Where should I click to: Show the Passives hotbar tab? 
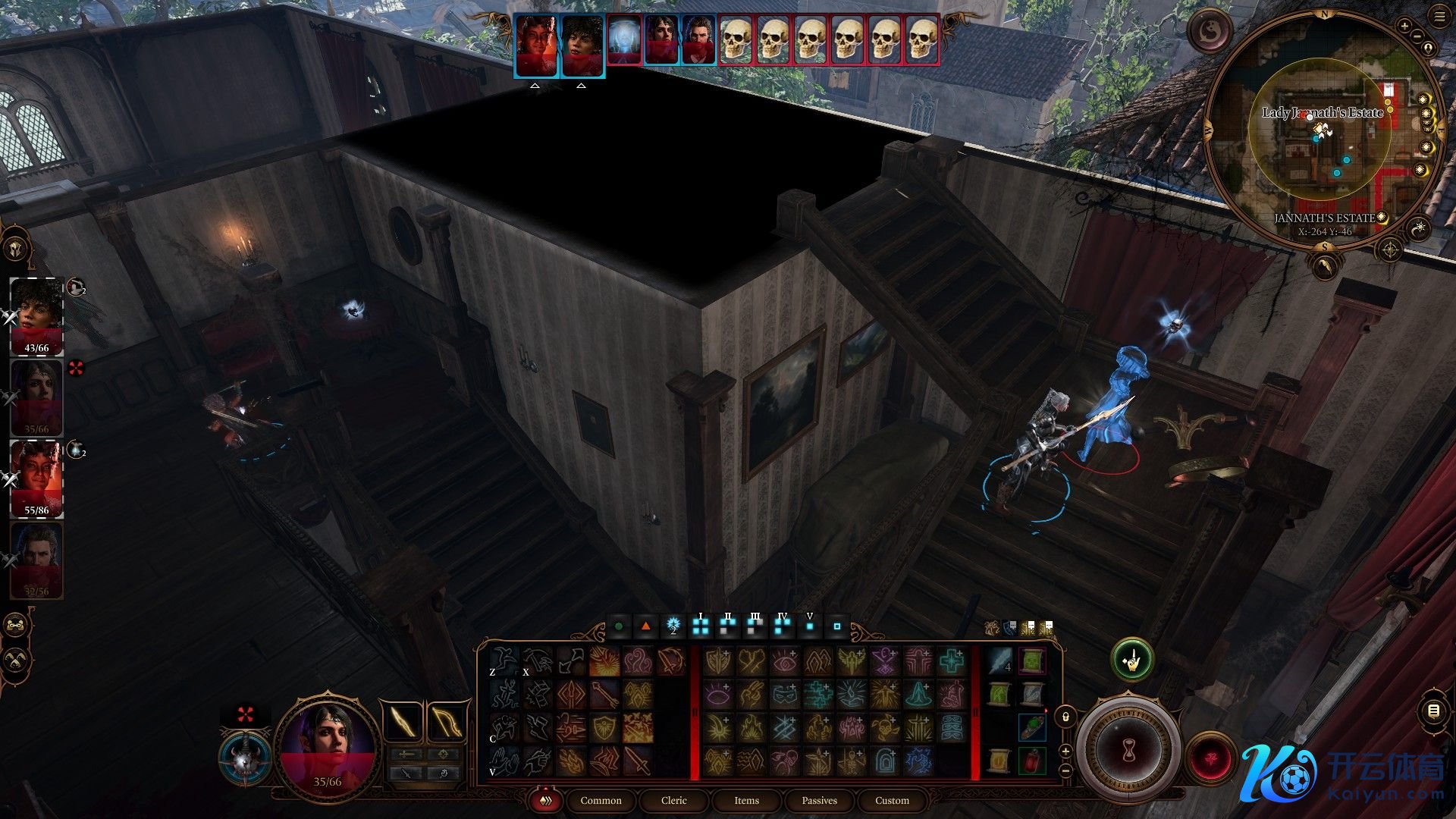(x=819, y=800)
